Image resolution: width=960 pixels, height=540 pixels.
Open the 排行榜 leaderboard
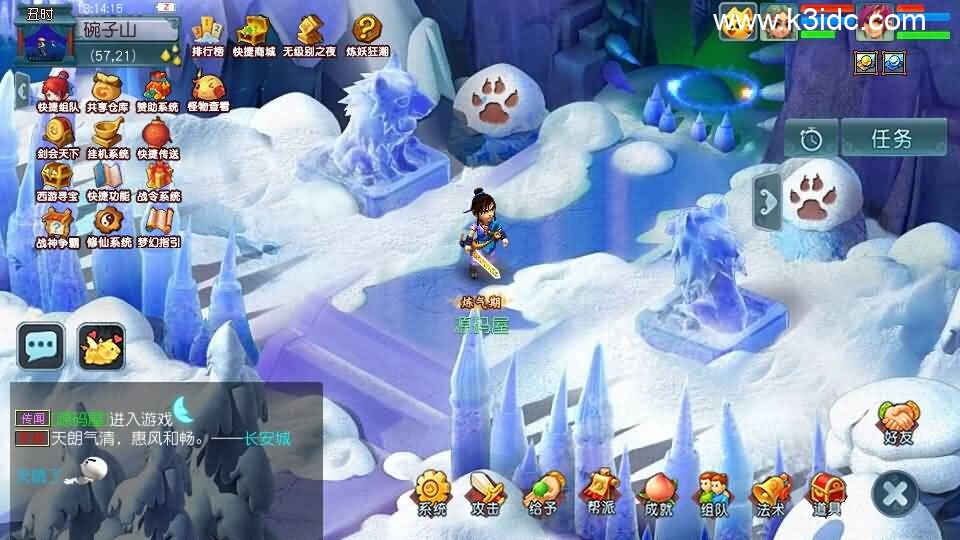[x=207, y=33]
